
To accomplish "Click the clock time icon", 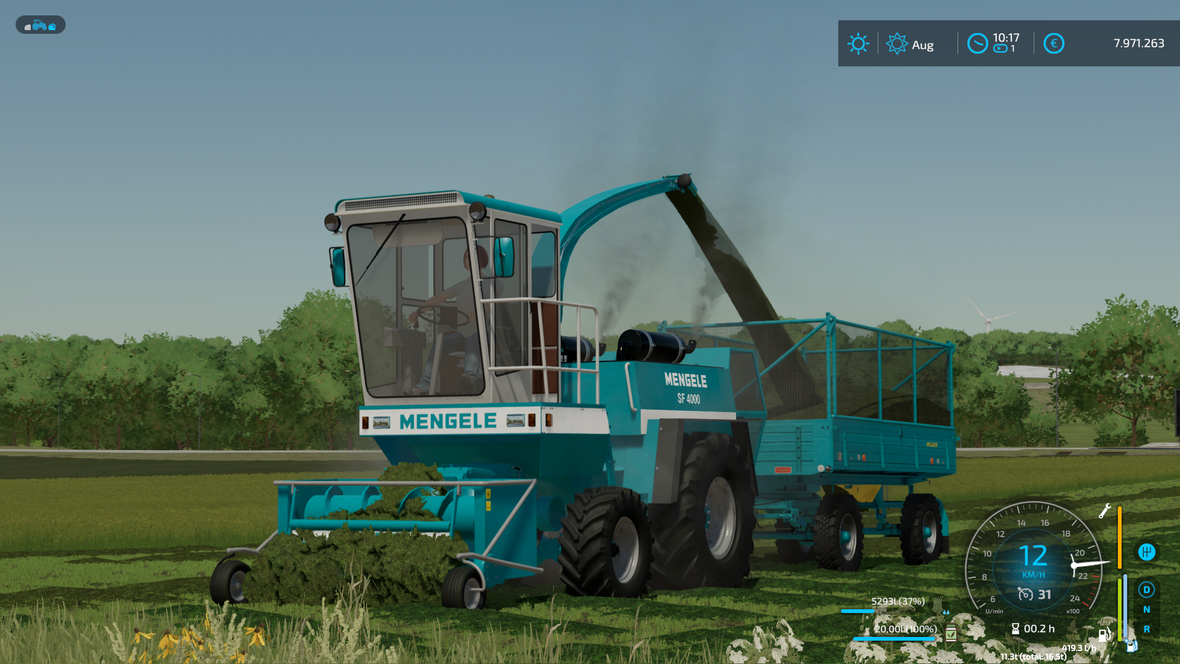I will (977, 44).
